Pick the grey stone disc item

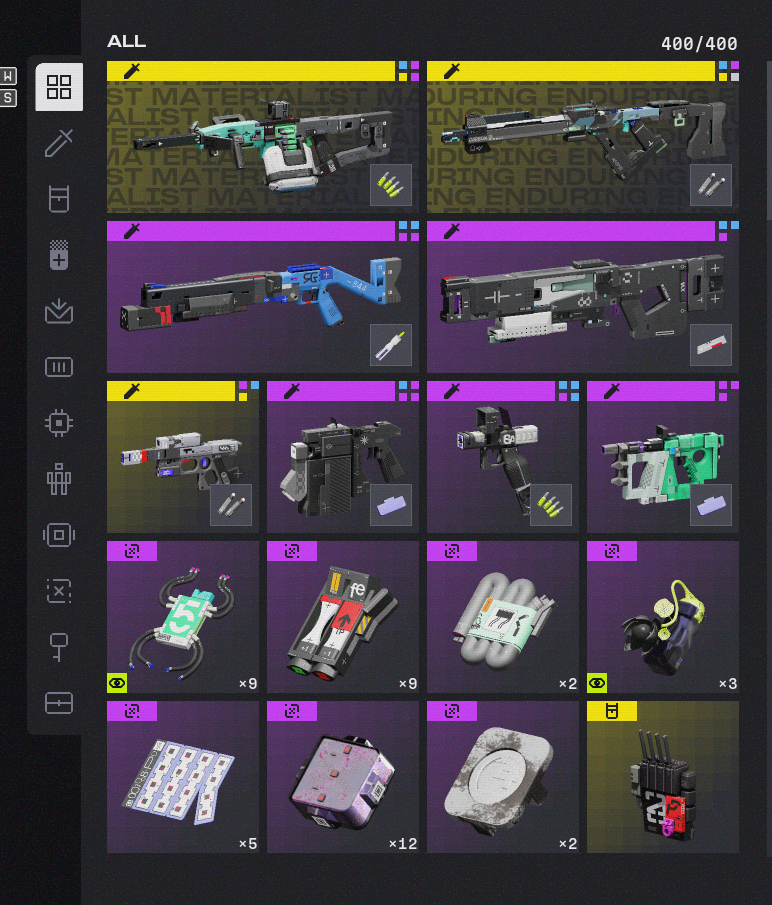(x=502, y=777)
